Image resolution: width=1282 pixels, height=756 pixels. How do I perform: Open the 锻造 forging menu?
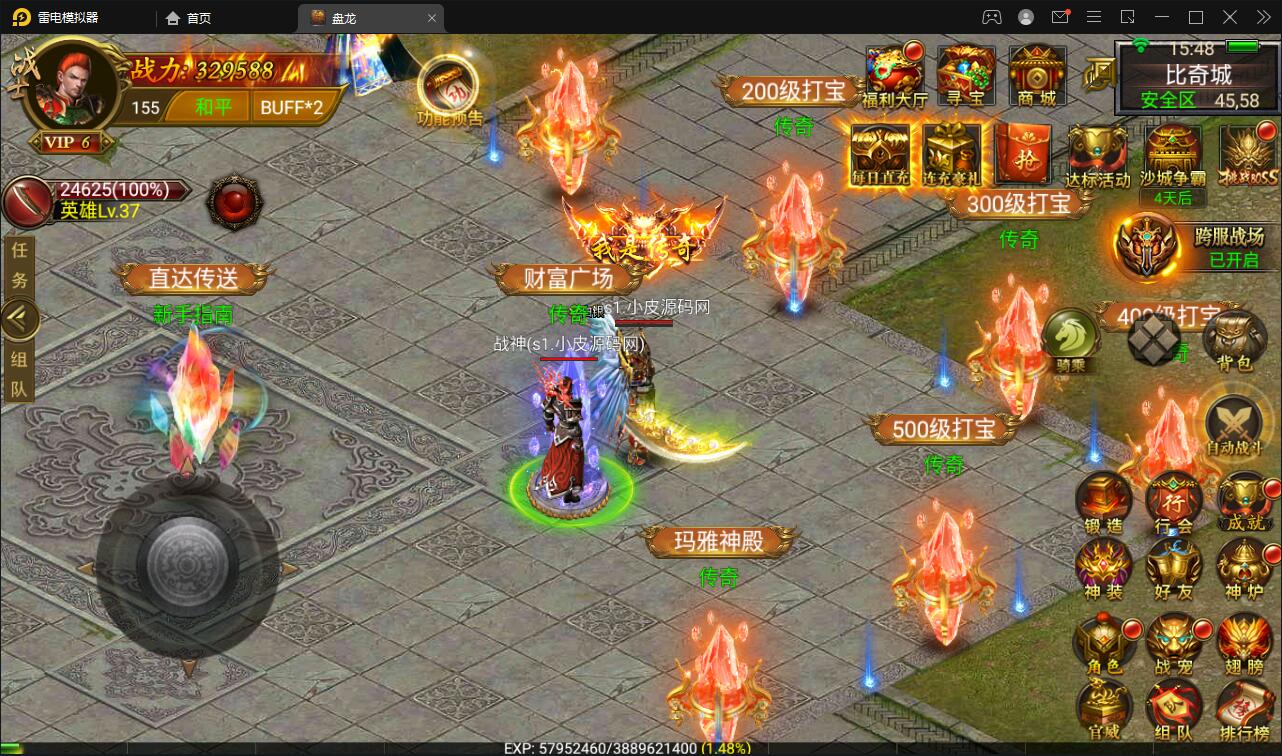pos(1104,502)
